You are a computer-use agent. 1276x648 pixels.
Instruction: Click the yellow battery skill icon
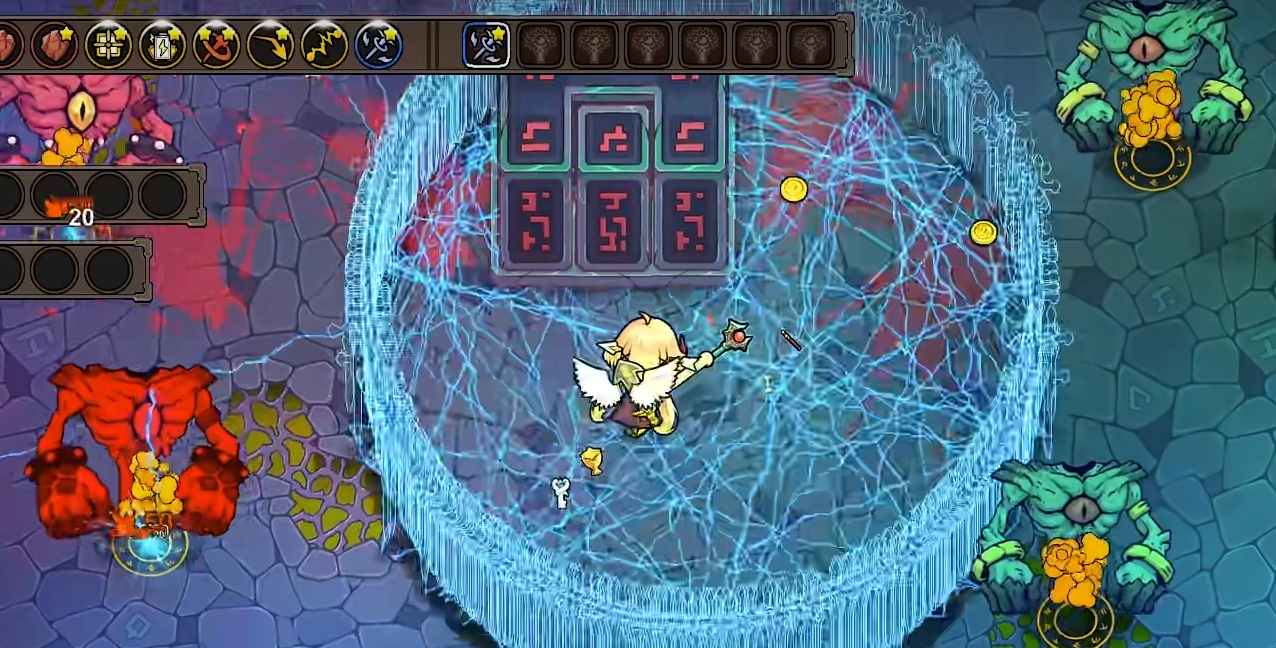click(162, 45)
